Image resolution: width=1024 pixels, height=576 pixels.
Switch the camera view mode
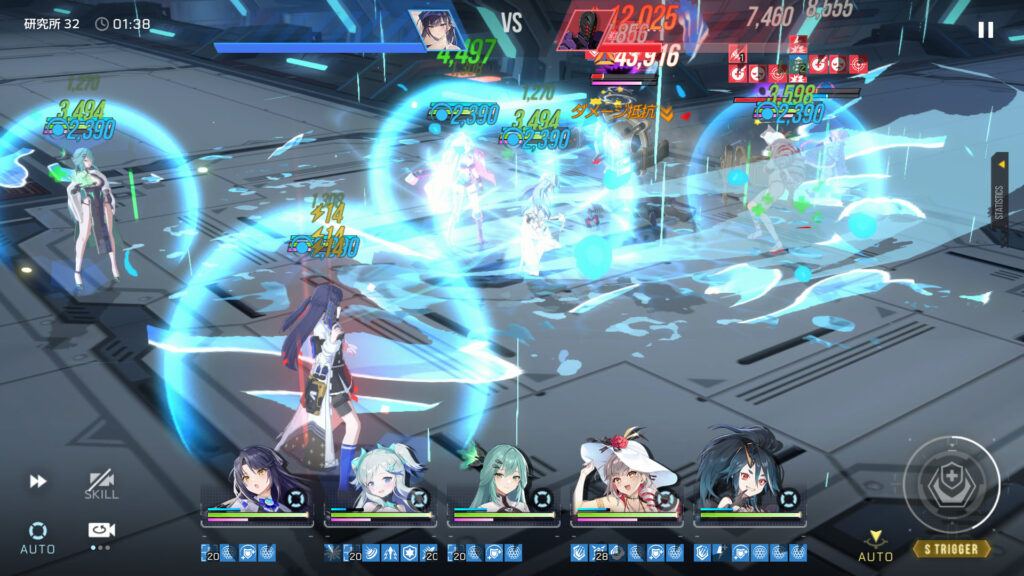click(101, 532)
